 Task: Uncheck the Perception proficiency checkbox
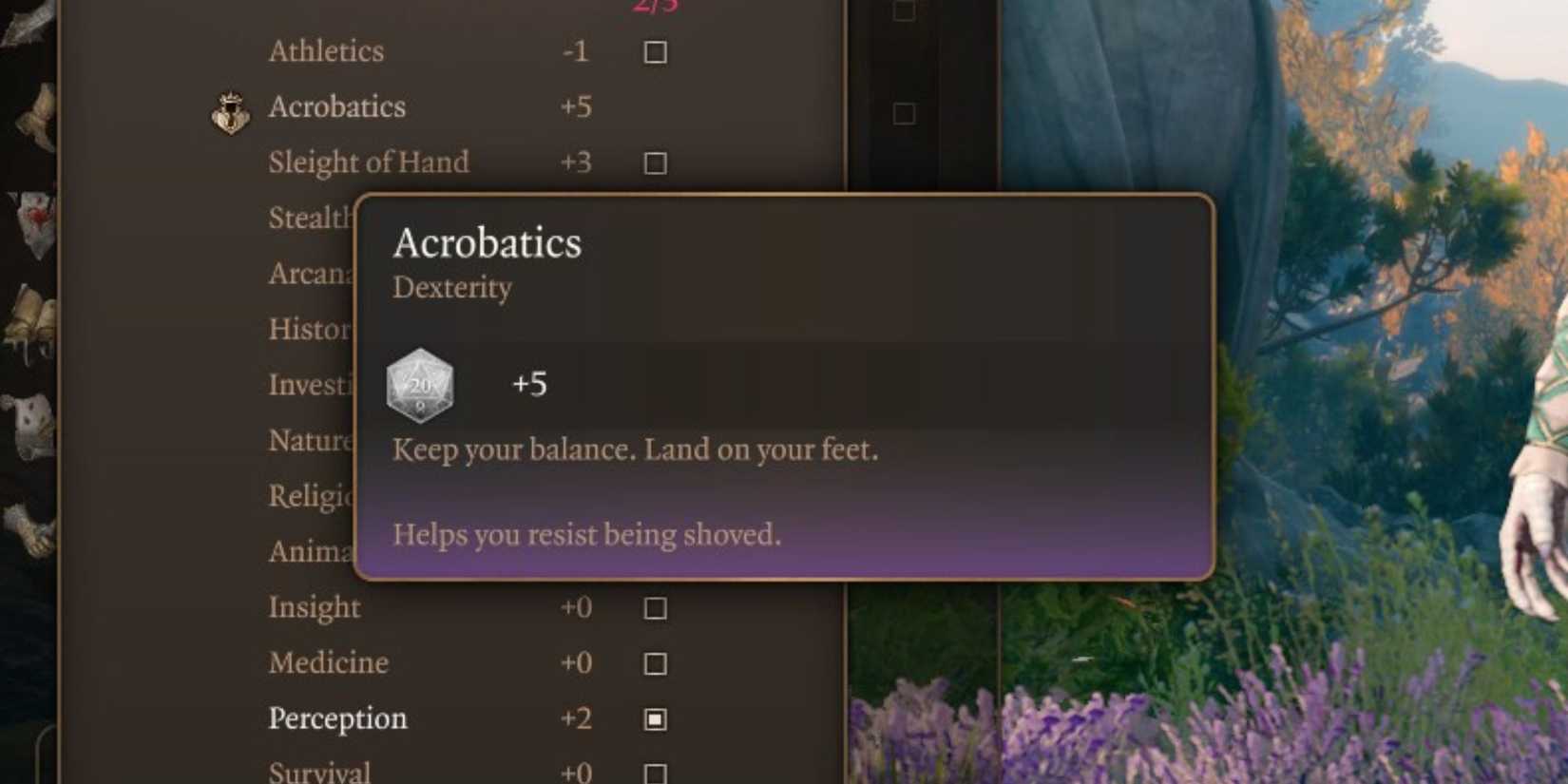tap(654, 719)
